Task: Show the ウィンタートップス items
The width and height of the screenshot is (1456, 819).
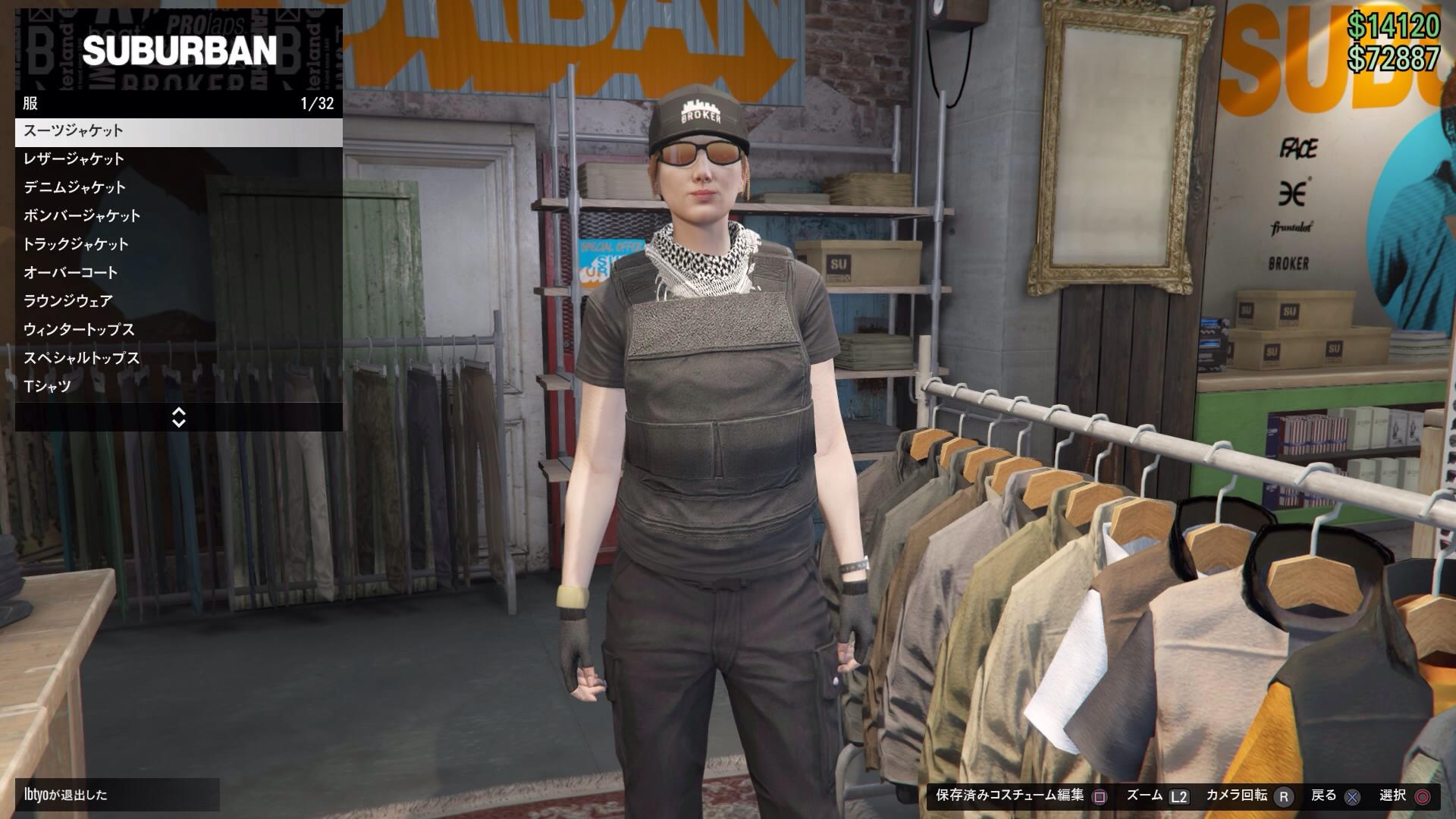Action: [x=178, y=330]
